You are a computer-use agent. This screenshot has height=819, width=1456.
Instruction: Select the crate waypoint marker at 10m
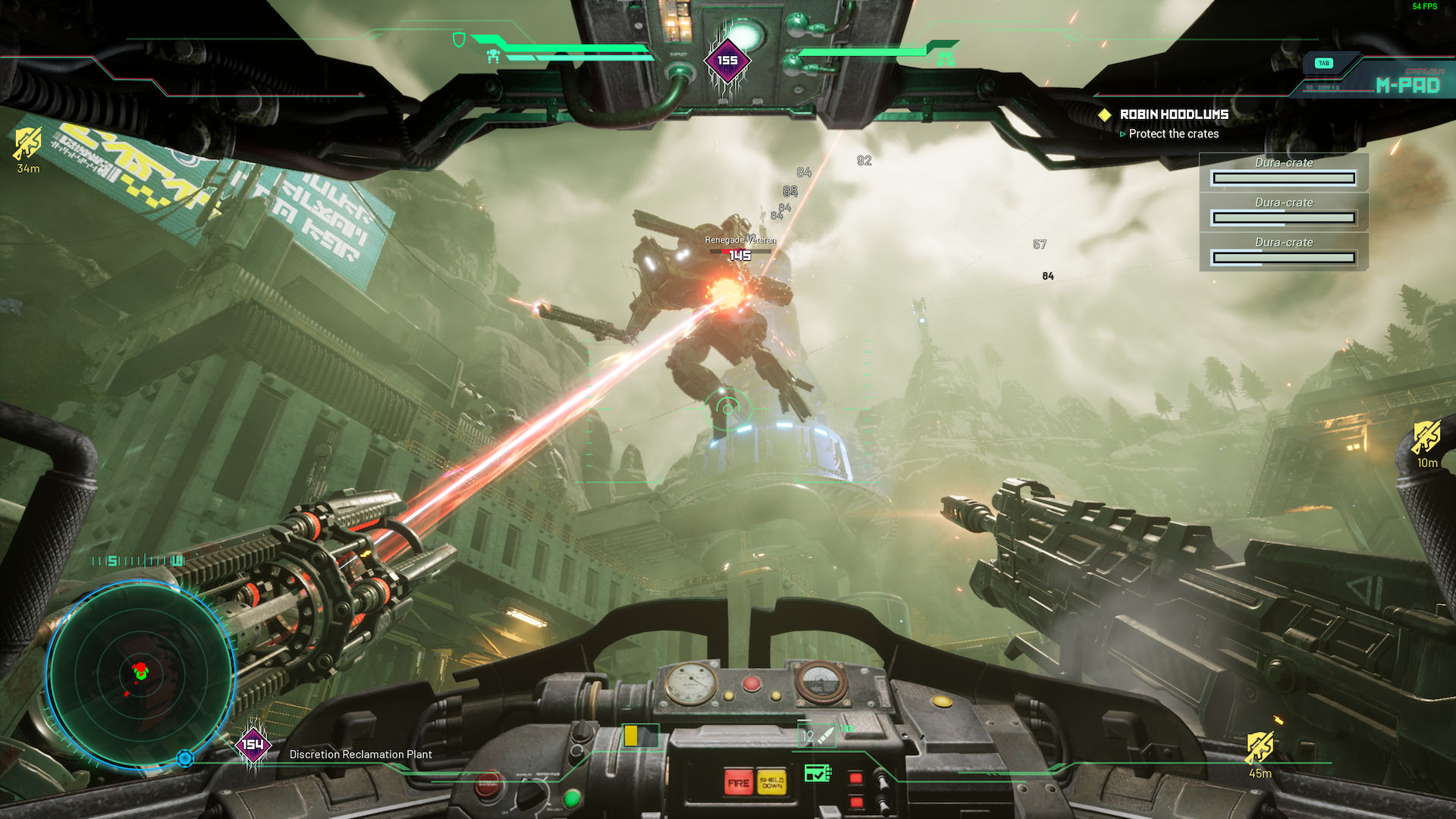[x=1426, y=438]
